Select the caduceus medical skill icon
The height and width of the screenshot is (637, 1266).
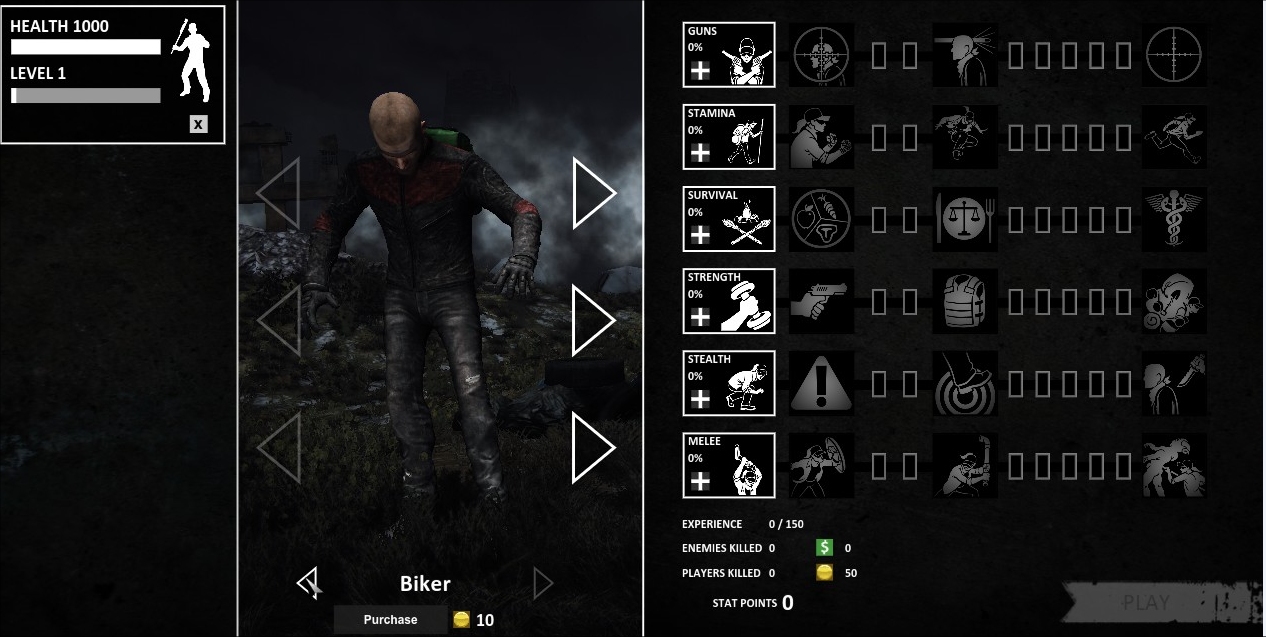click(1174, 219)
